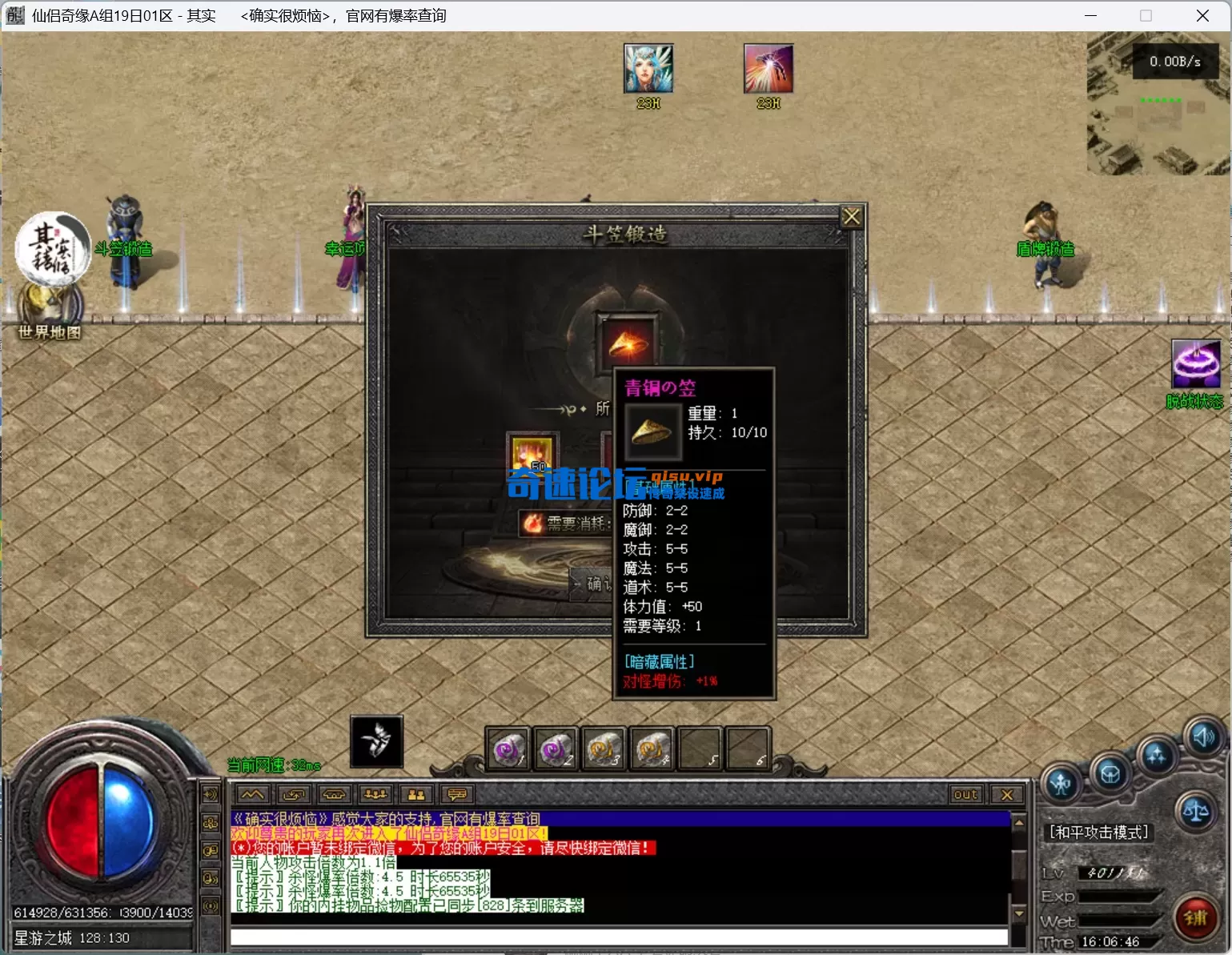Select the glowing hat item slot

tap(628, 342)
